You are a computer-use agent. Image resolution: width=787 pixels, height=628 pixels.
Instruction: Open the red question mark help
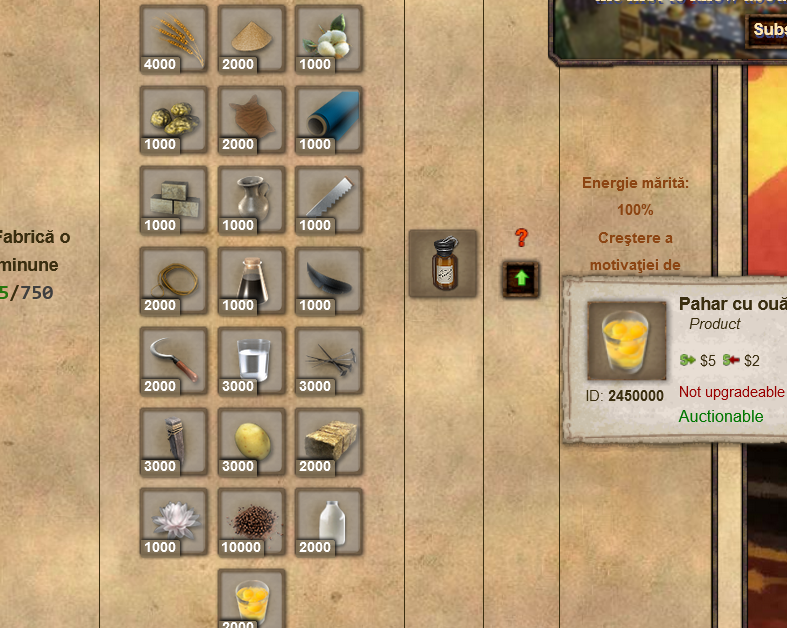point(521,238)
